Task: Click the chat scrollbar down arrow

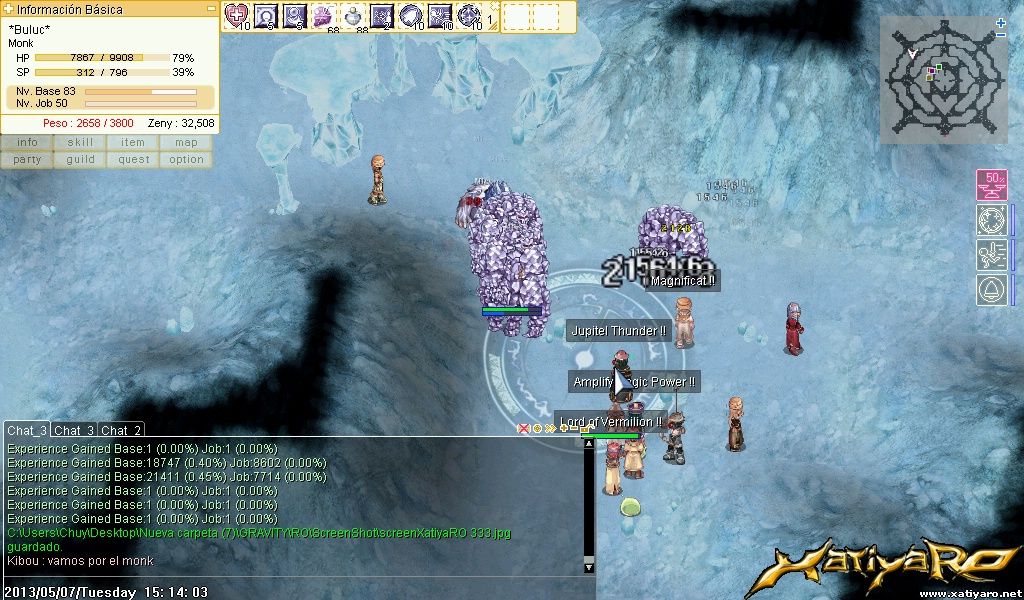Action: pos(589,567)
